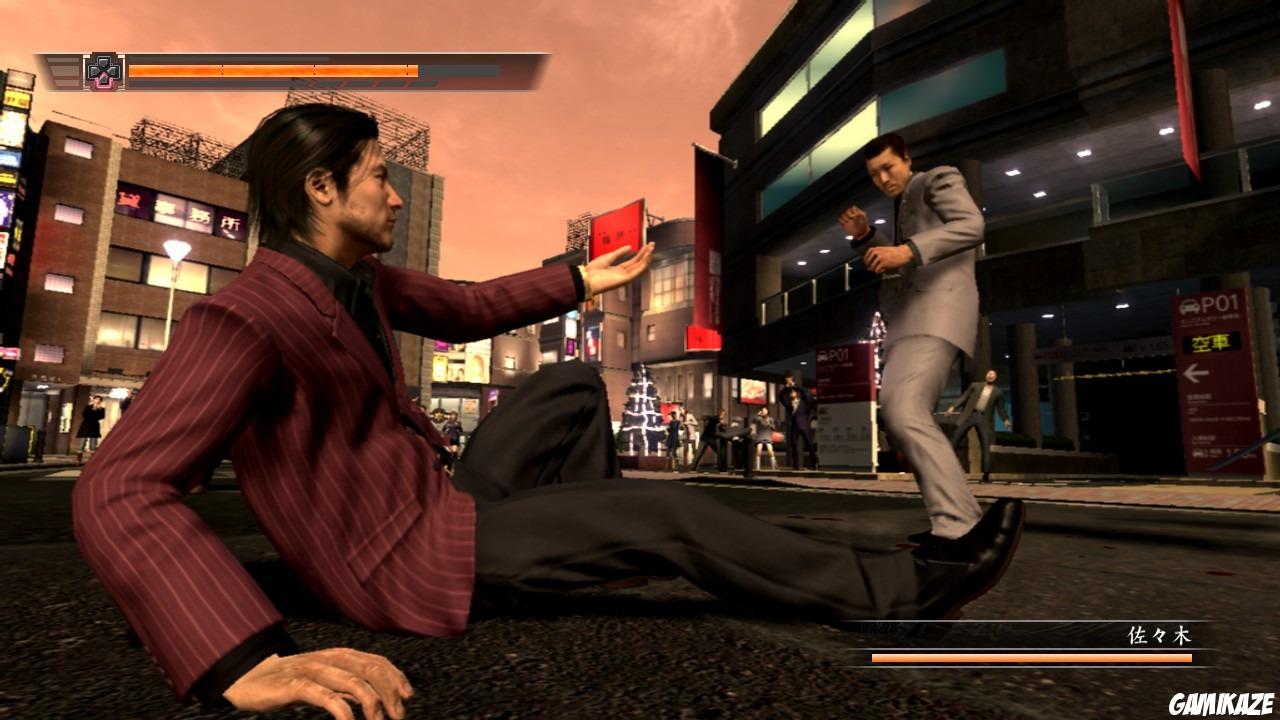Click the left arrow on the 空車 parking sign
1280x720 pixels.
click(1198, 372)
